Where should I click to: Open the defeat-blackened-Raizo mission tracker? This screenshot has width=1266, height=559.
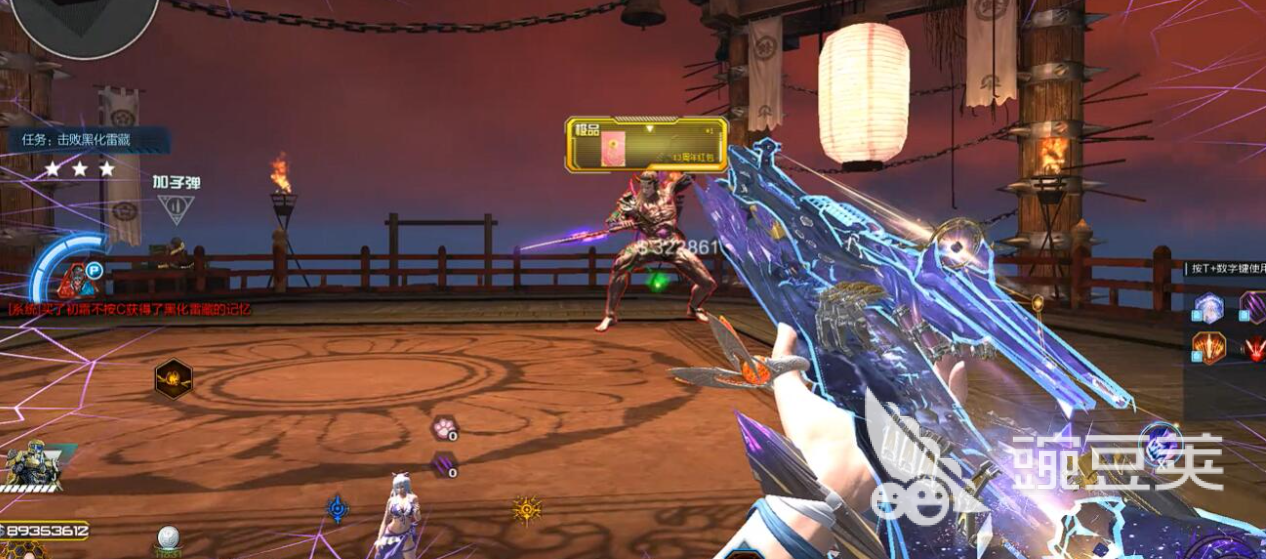[x=86, y=141]
